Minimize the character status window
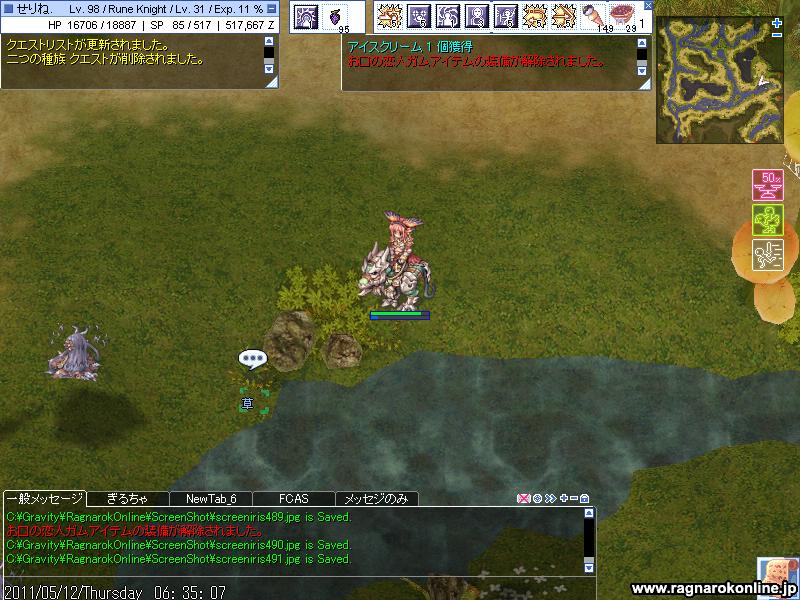This screenshot has height=600, width=800. (272, 9)
